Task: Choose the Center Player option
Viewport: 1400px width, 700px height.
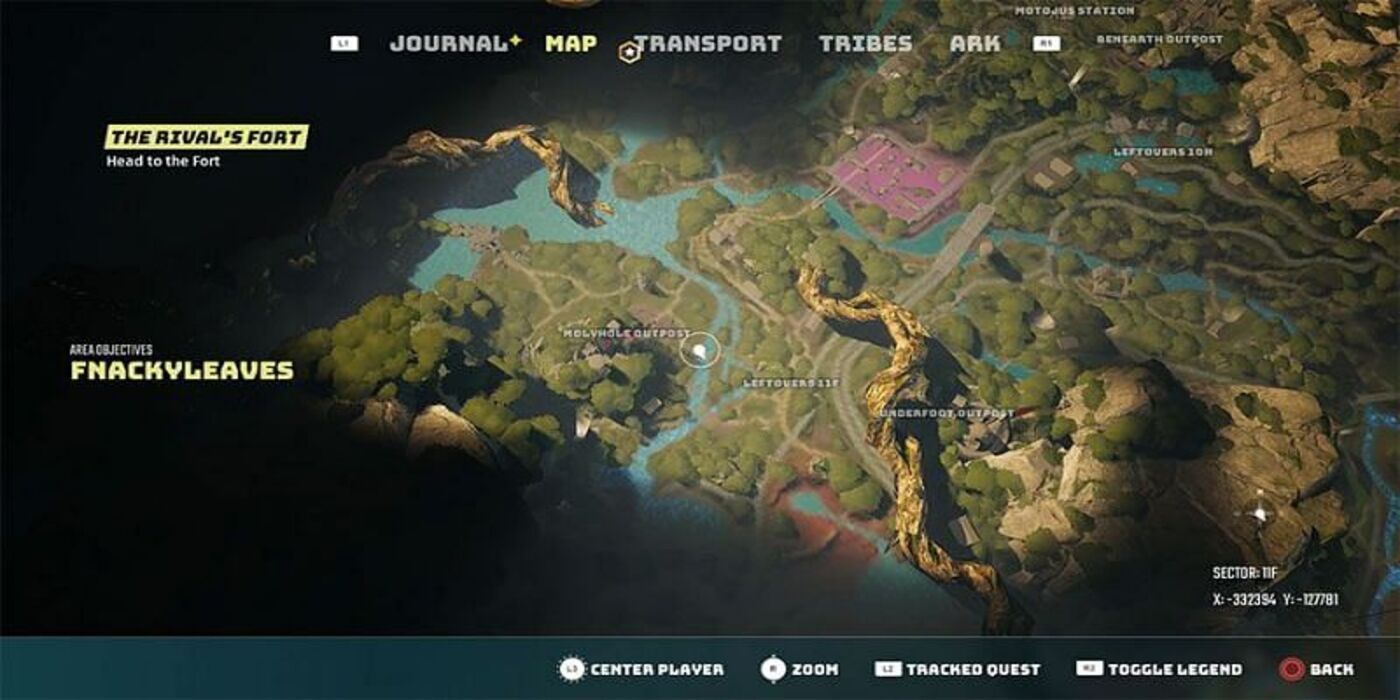Action: point(640,669)
